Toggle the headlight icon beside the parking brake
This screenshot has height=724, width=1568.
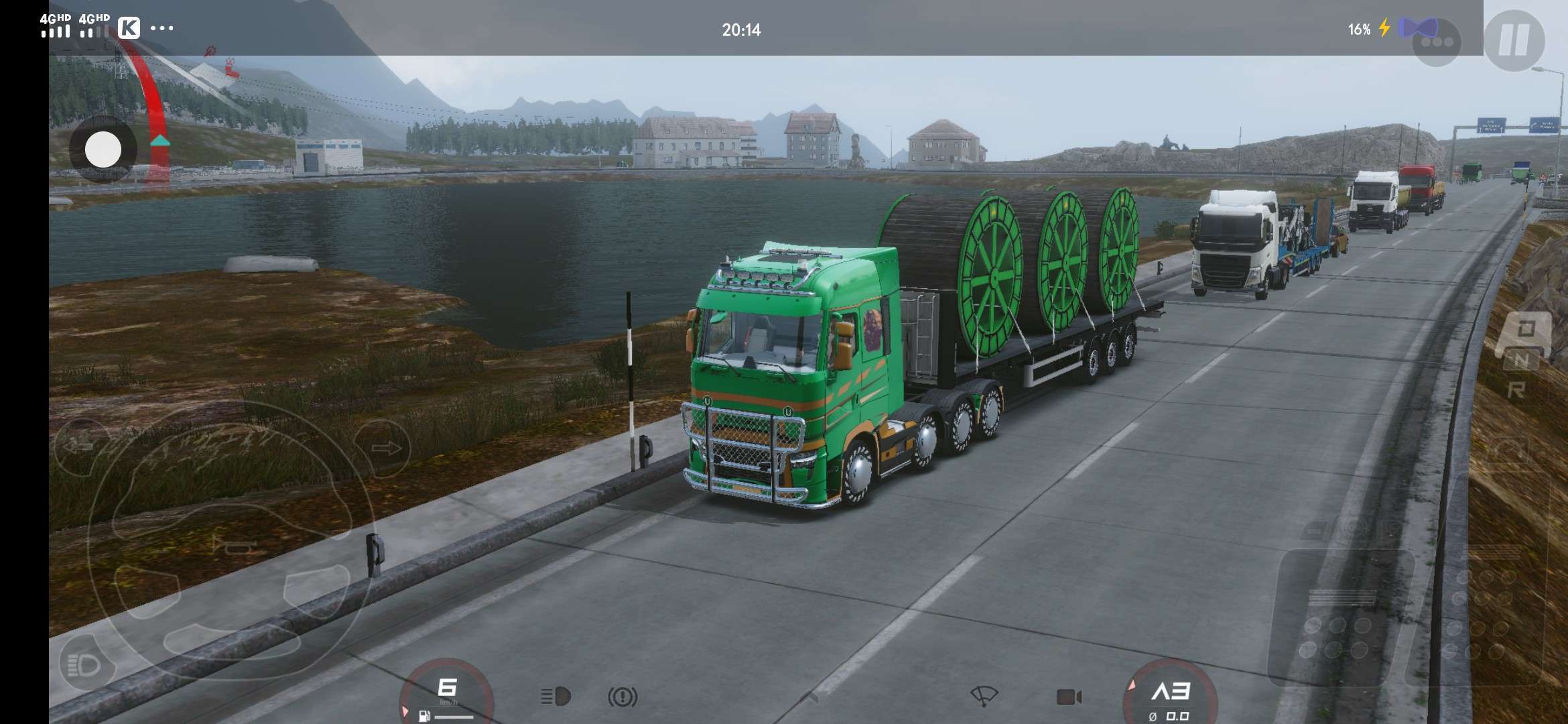(556, 697)
